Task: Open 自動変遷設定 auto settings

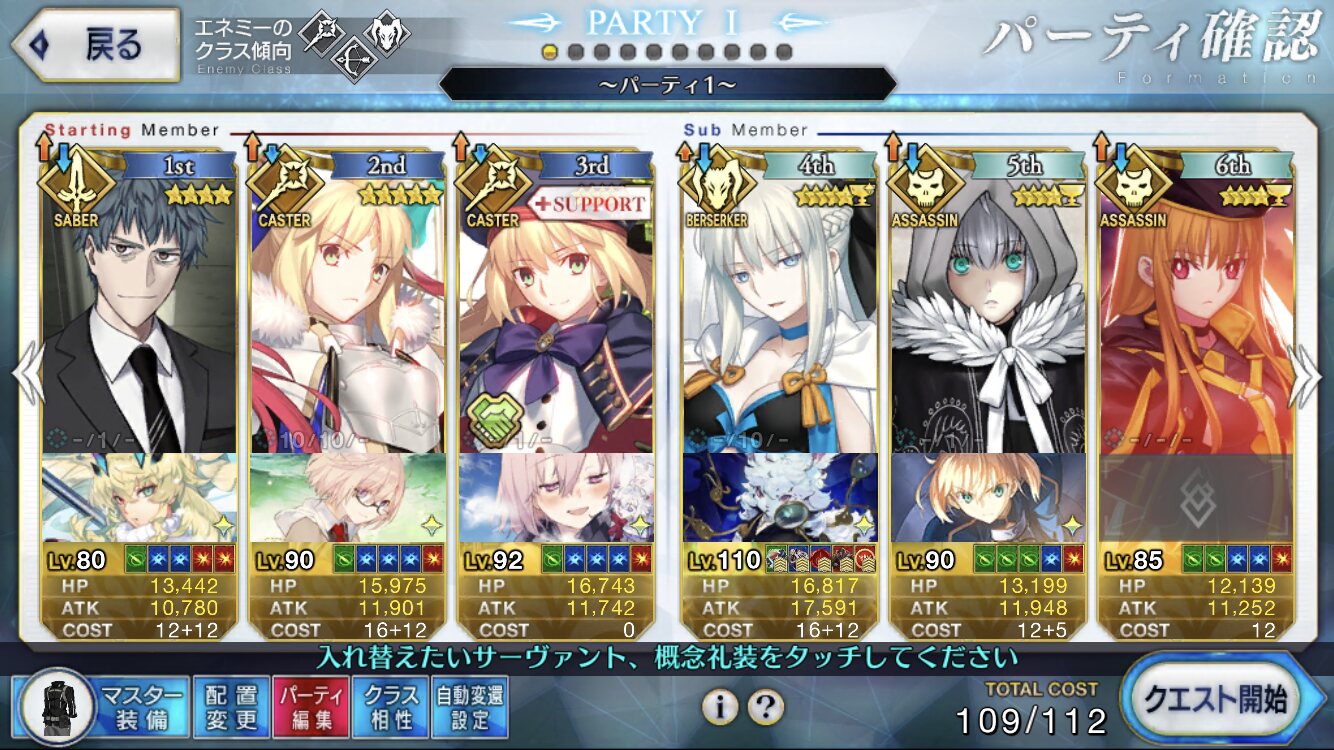Action: coord(469,707)
